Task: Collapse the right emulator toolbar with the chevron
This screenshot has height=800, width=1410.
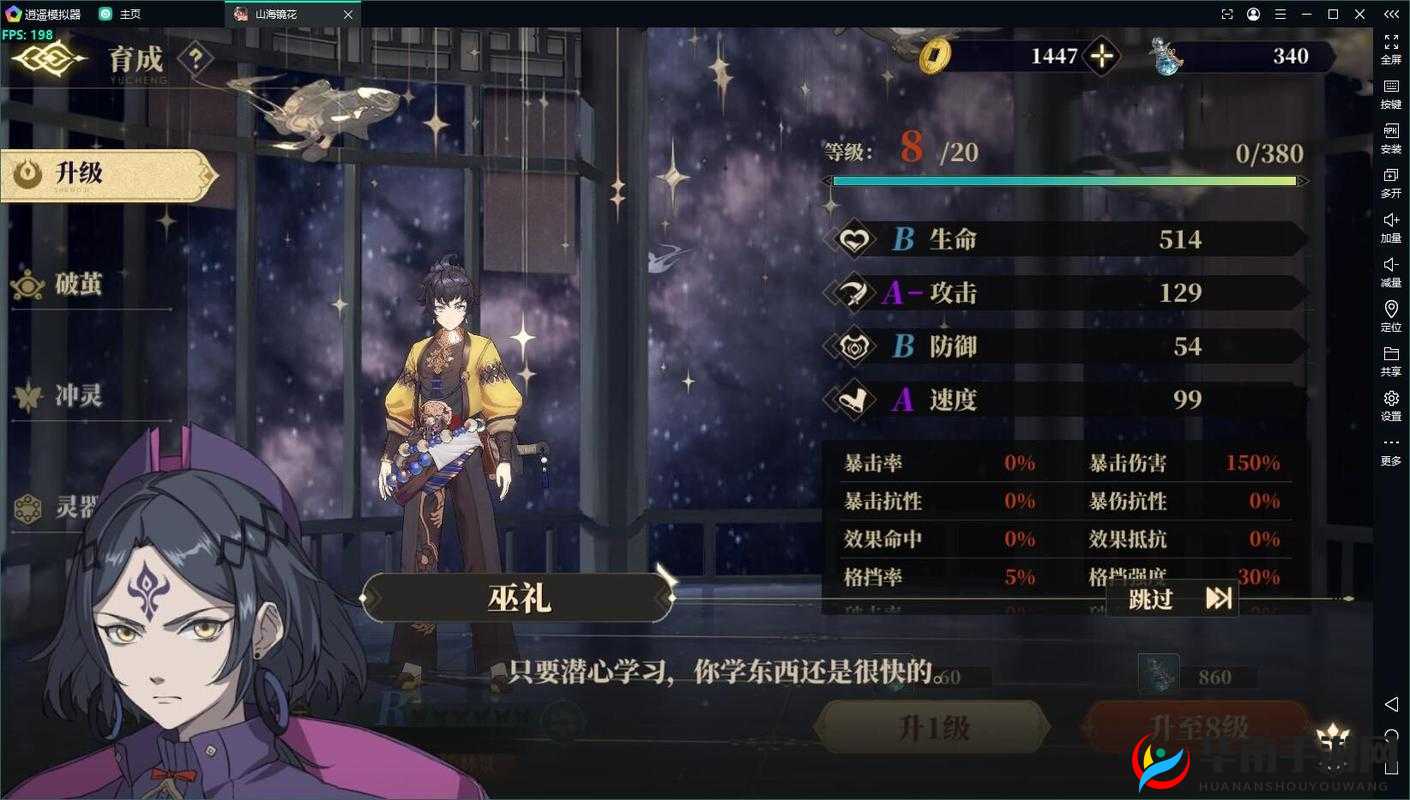Action: (x=1391, y=14)
